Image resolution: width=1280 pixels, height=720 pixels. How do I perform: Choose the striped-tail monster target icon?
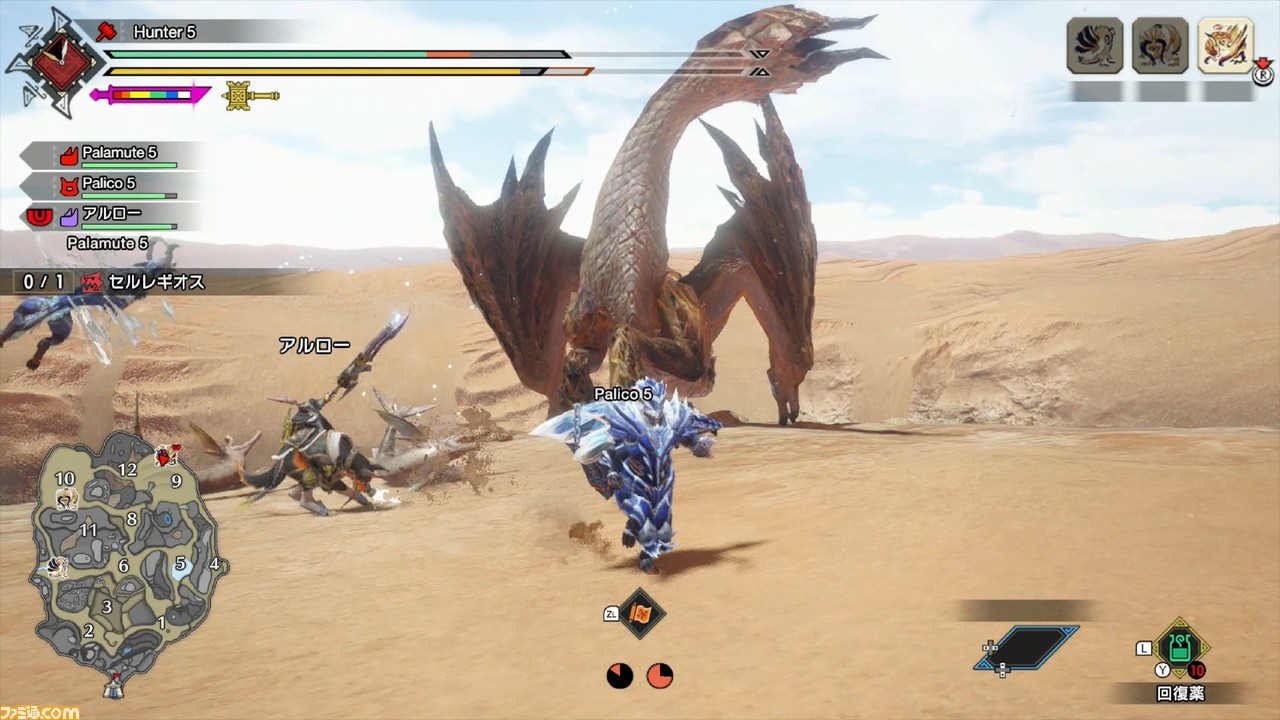click(1095, 46)
